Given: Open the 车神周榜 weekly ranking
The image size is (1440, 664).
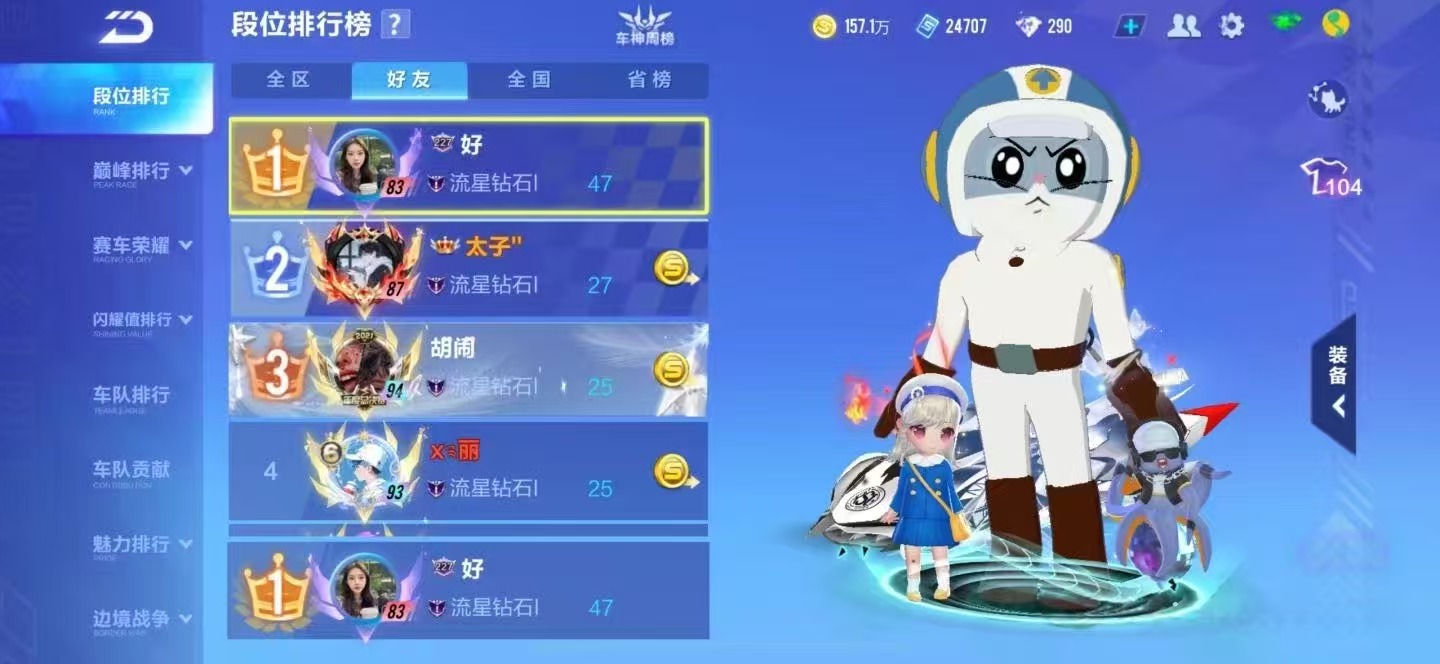Looking at the screenshot, I should tap(644, 27).
